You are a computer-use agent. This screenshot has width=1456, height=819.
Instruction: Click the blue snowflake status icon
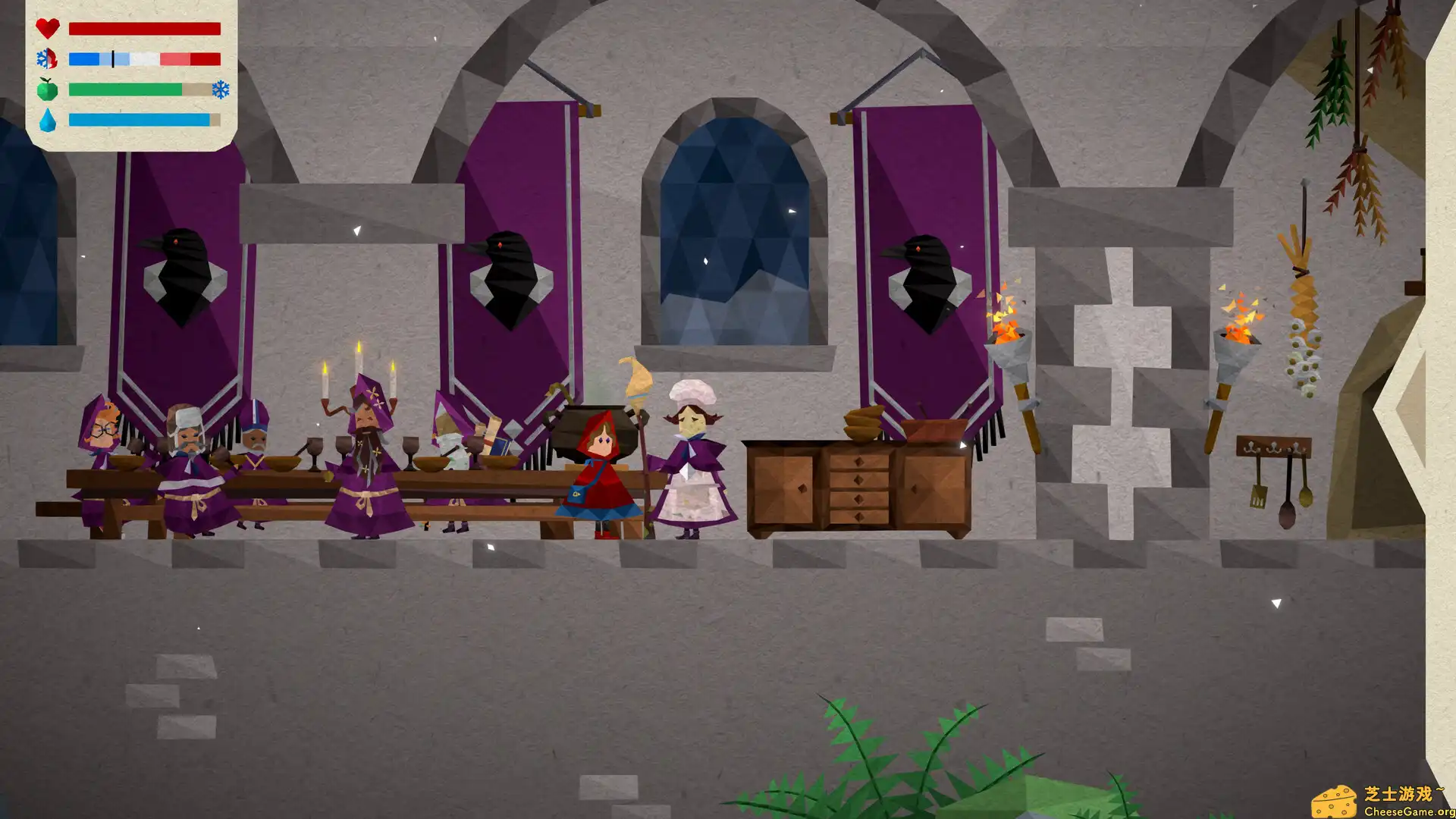tap(221, 89)
